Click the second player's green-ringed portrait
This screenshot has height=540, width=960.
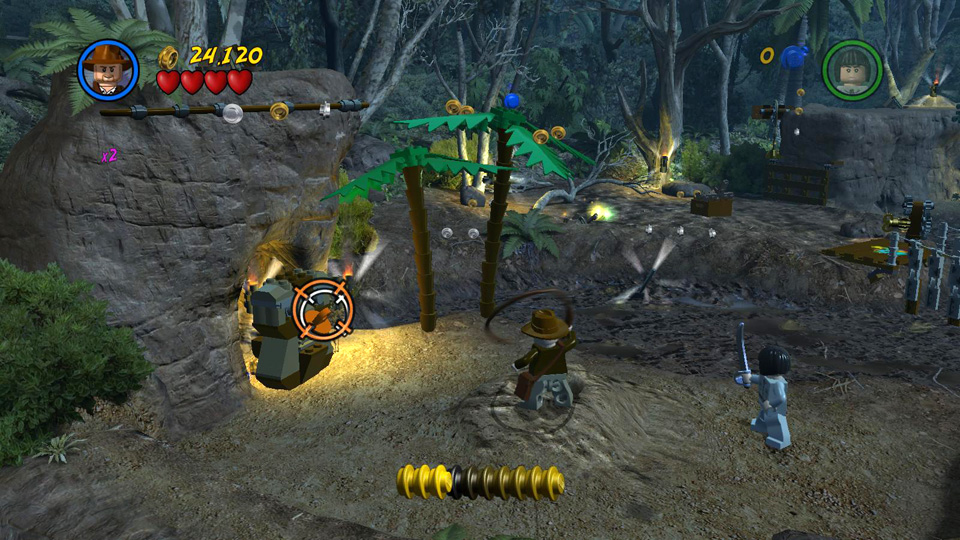[851, 69]
